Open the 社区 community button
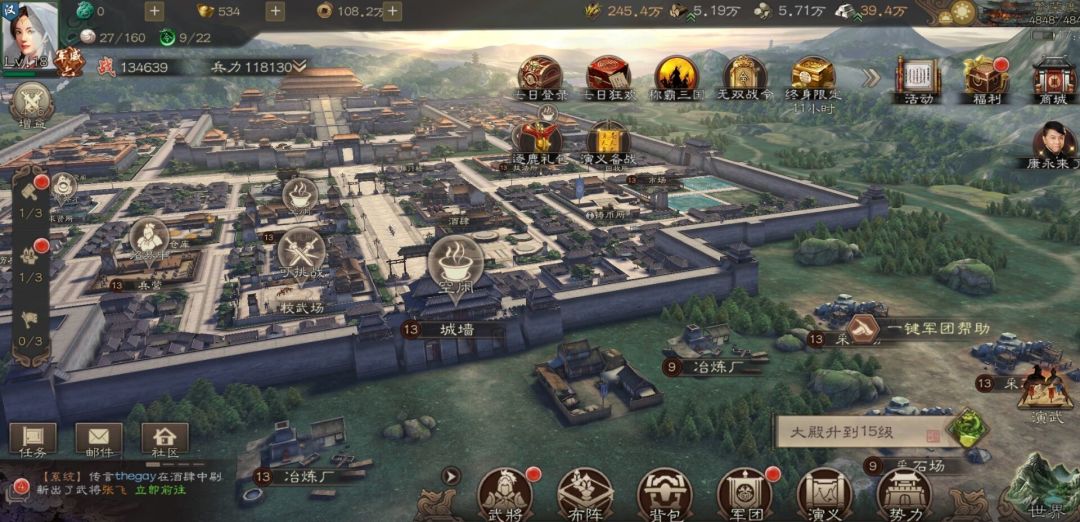Image resolution: width=1080 pixels, height=522 pixels. (x=165, y=440)
